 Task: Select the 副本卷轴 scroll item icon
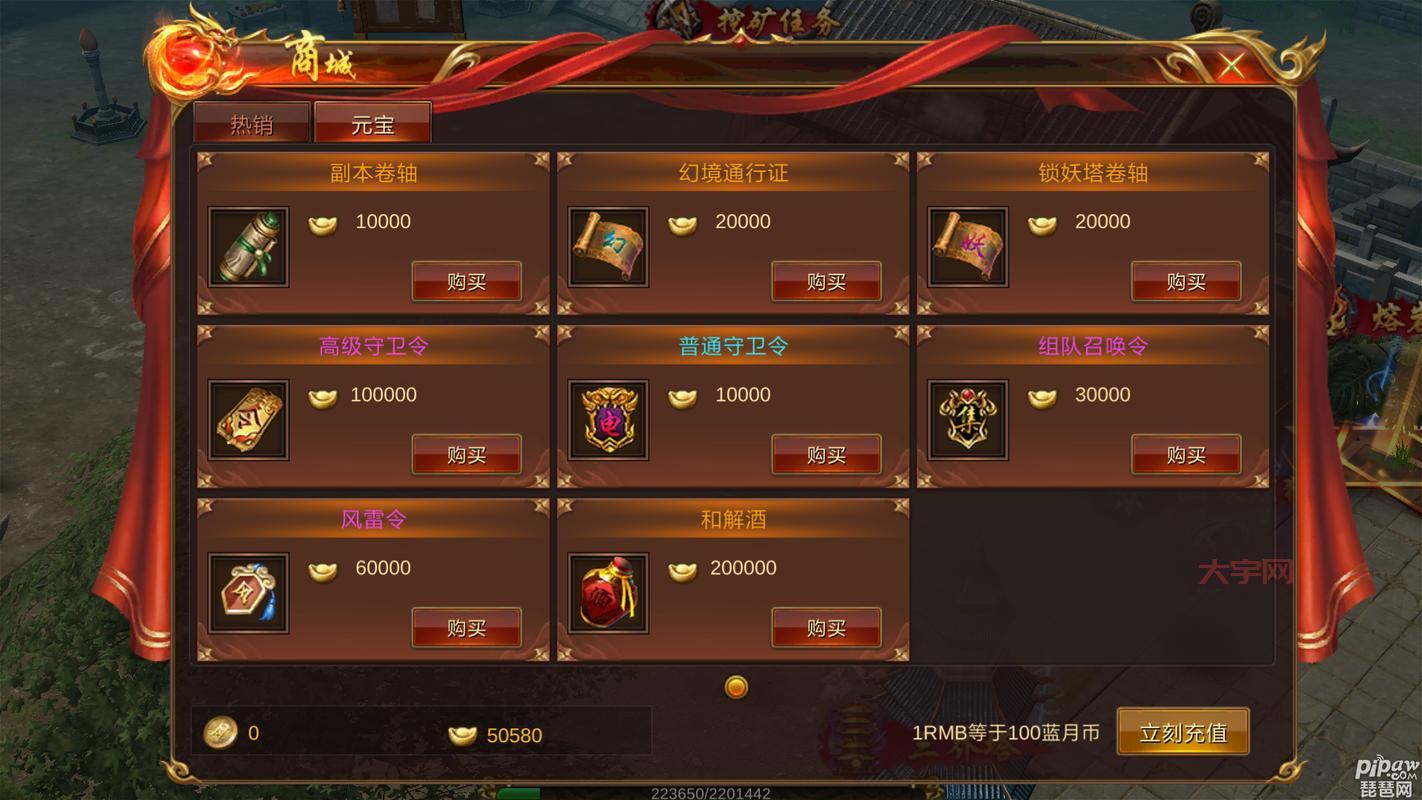click(x=247, y=245)
